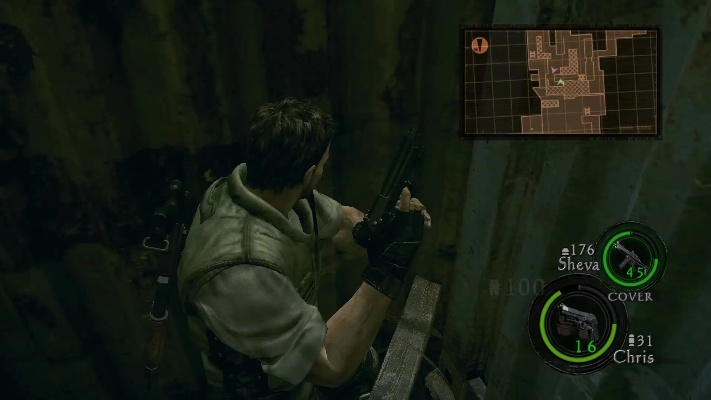Screen dimensions: 711x400
Task: Click the minimap panel
Action: pyautogui.click(x=560, y=82)
